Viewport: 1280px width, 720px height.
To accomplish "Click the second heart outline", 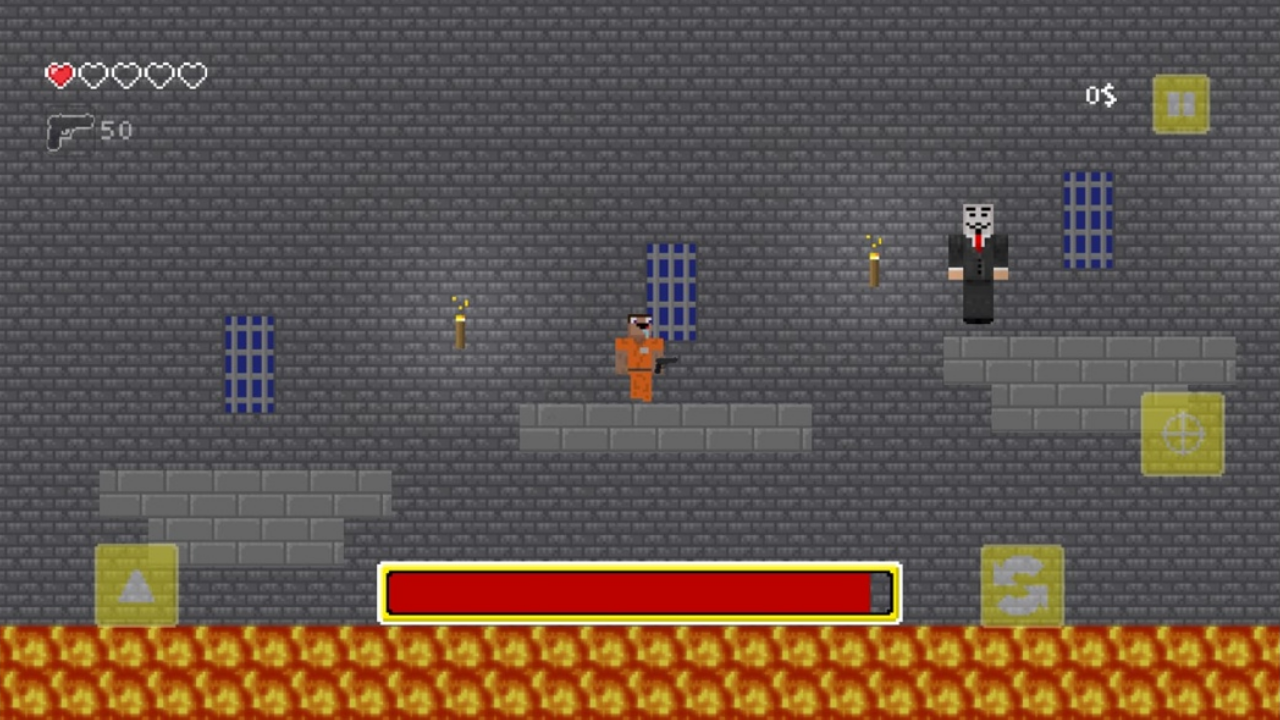I will [92, 75].
